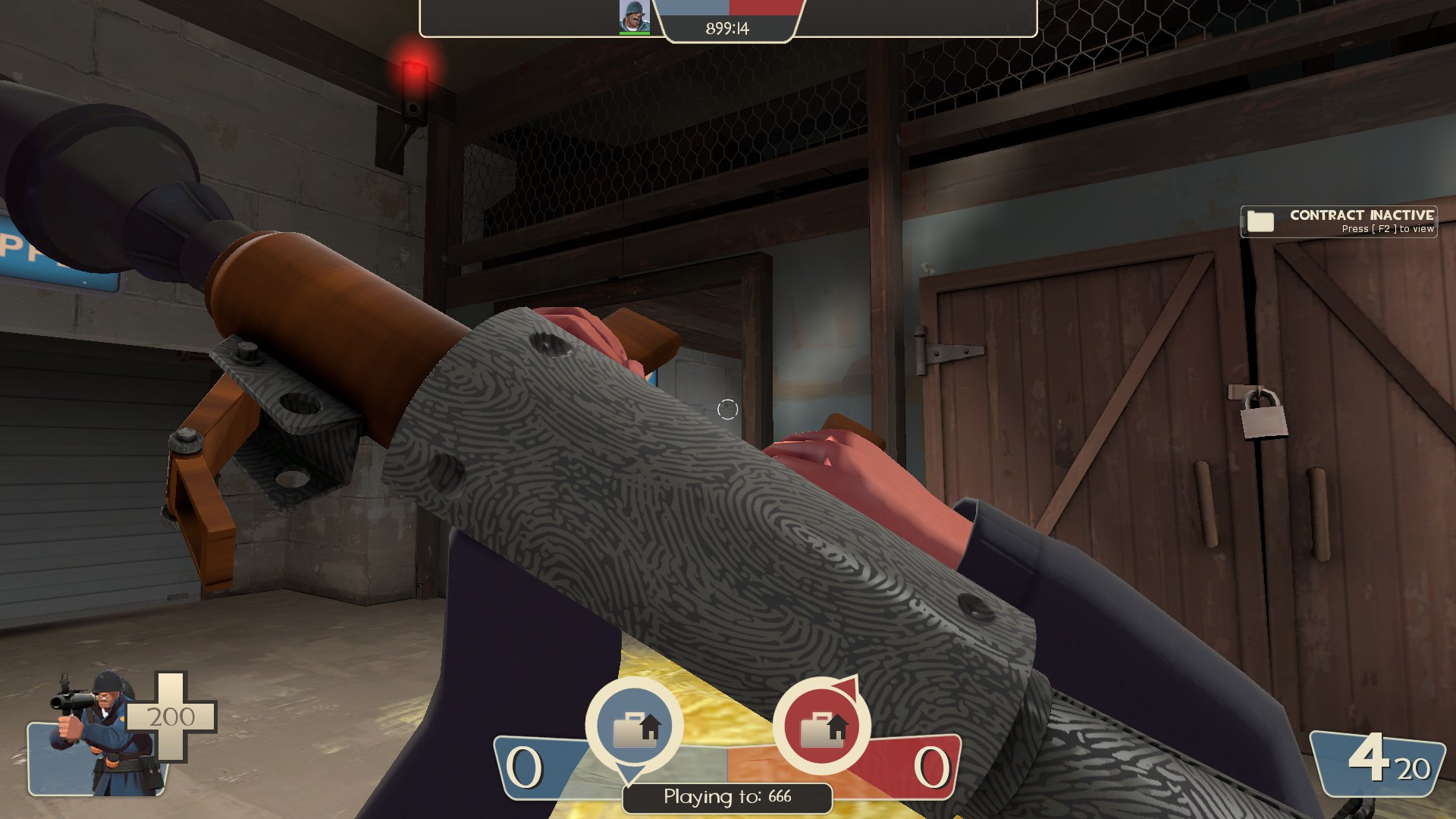Image resolution: width=1456 pixels, height=819 pixels.
Task: Click the health cross icon beside 200
Action: click(x=170, y=717)
